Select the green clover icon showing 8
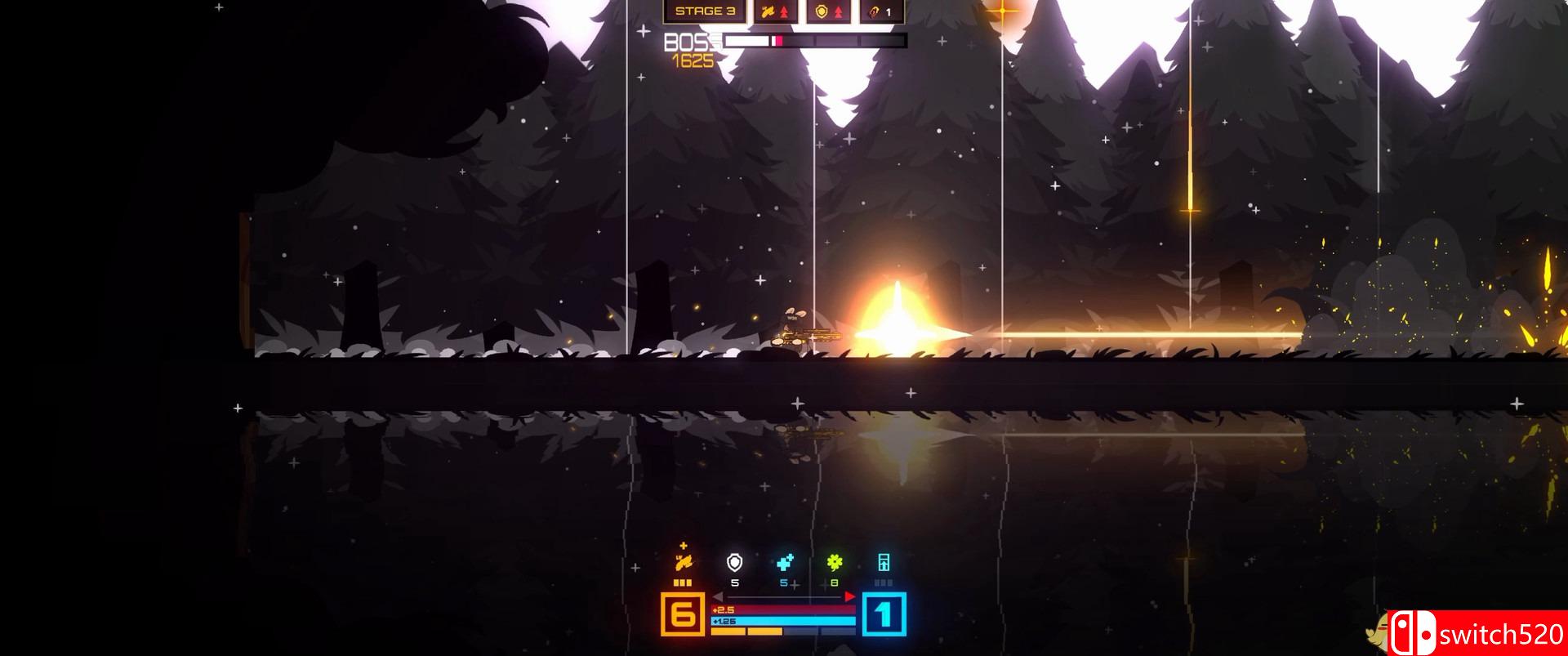Image resolution: width=1568 pixels, height=656 pixels. point(835,562)
